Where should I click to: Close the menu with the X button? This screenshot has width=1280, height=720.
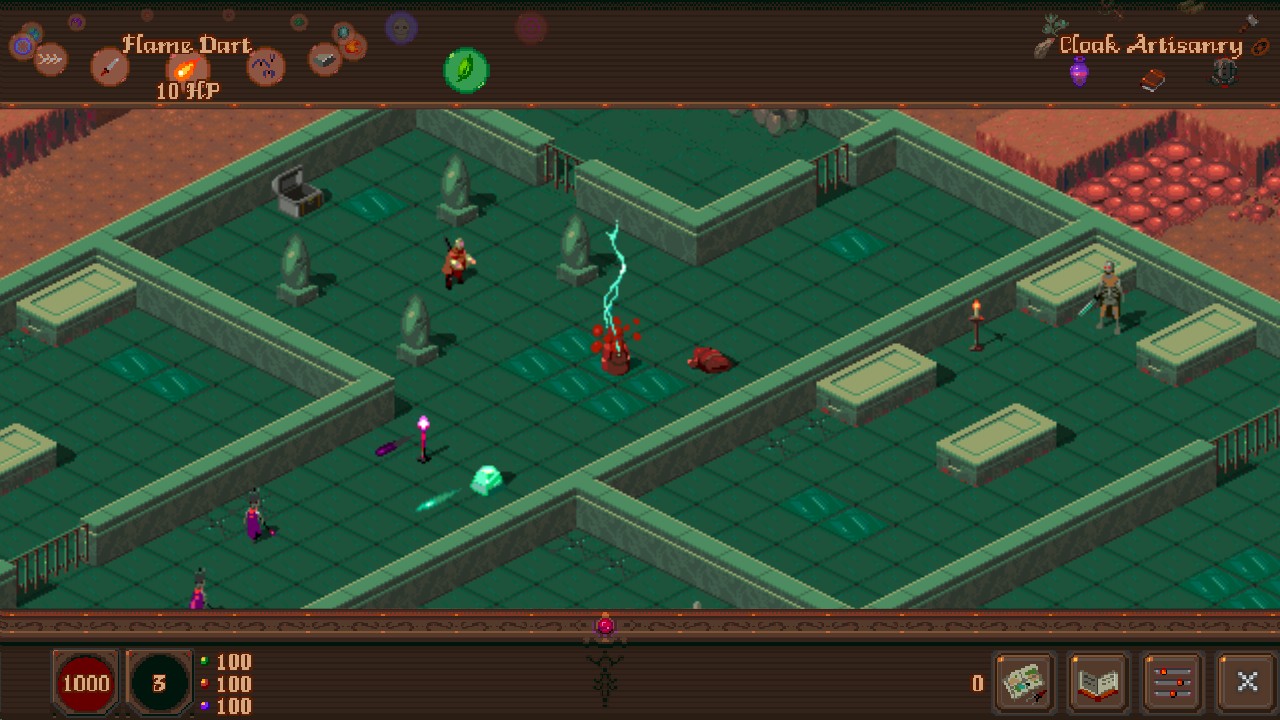[x=1247, y=682]
